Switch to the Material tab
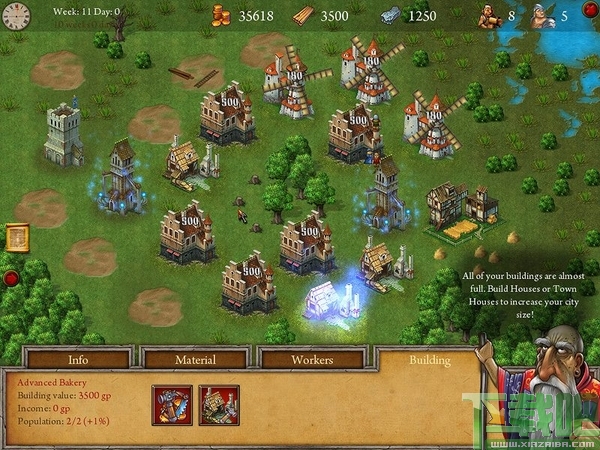 click(195, 359)
